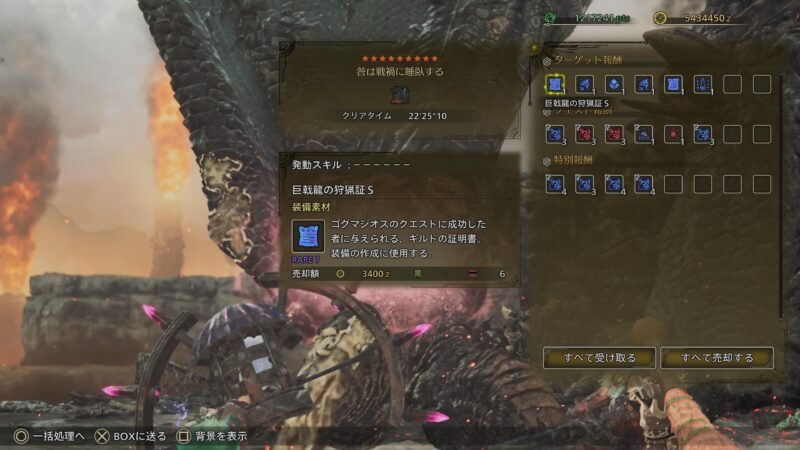Screen dimensions: 800x450
Task: Select the blue flask target reward slot
Action: [702, 85]
